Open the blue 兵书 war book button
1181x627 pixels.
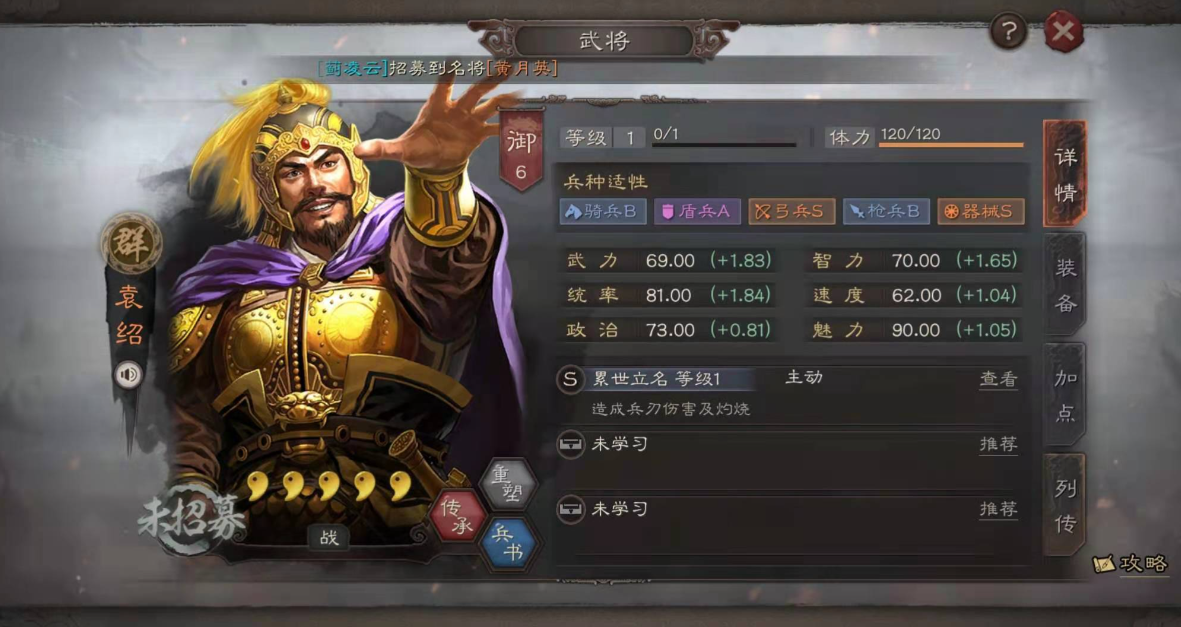[x=509, y=544]
